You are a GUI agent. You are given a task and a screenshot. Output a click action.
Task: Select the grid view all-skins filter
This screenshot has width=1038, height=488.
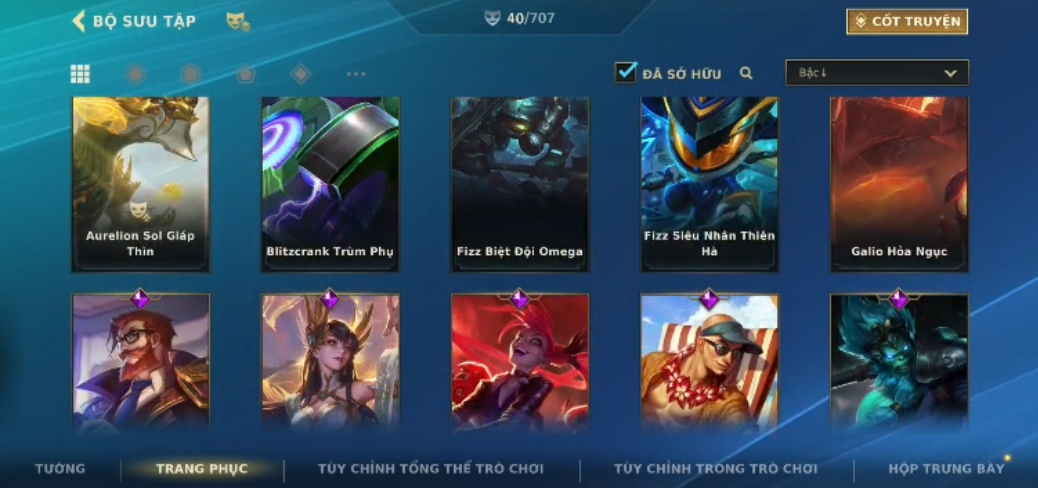click(x=80, y=74)
